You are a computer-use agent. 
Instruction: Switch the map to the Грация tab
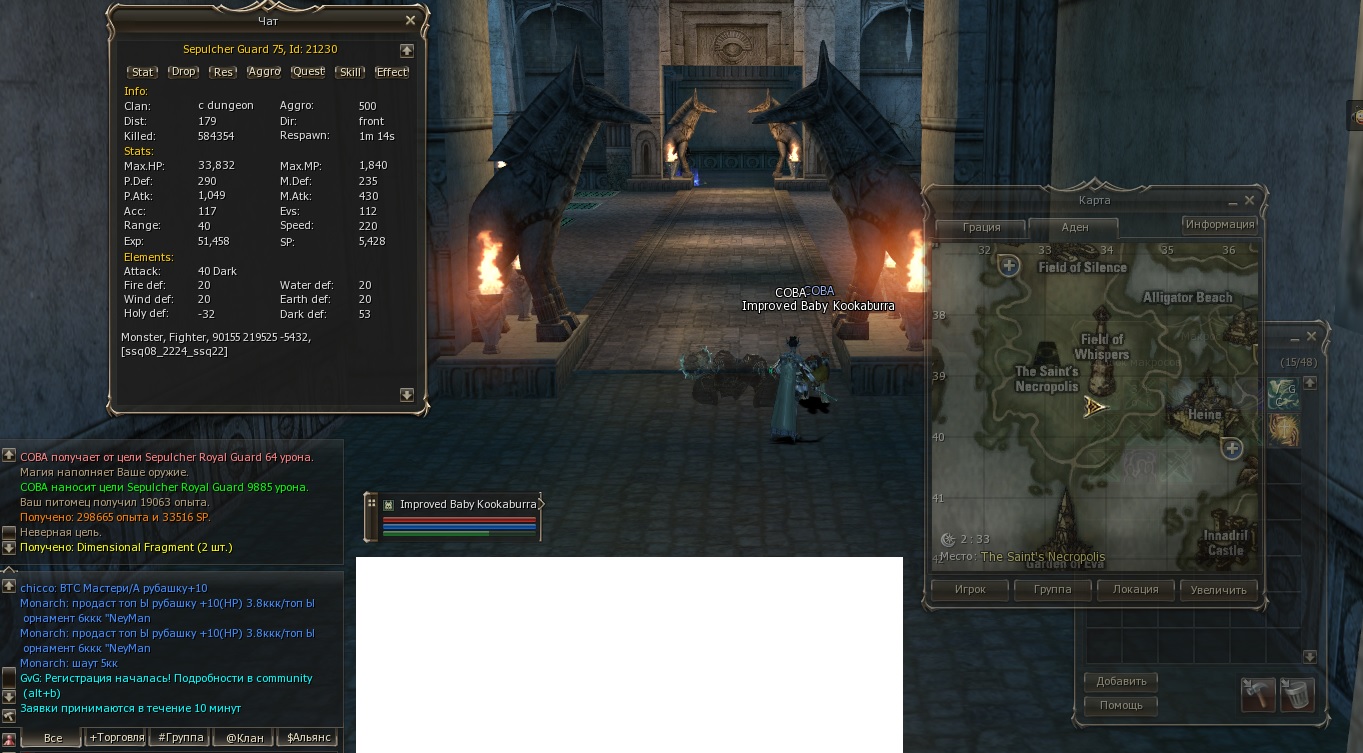tap(981, 227)
